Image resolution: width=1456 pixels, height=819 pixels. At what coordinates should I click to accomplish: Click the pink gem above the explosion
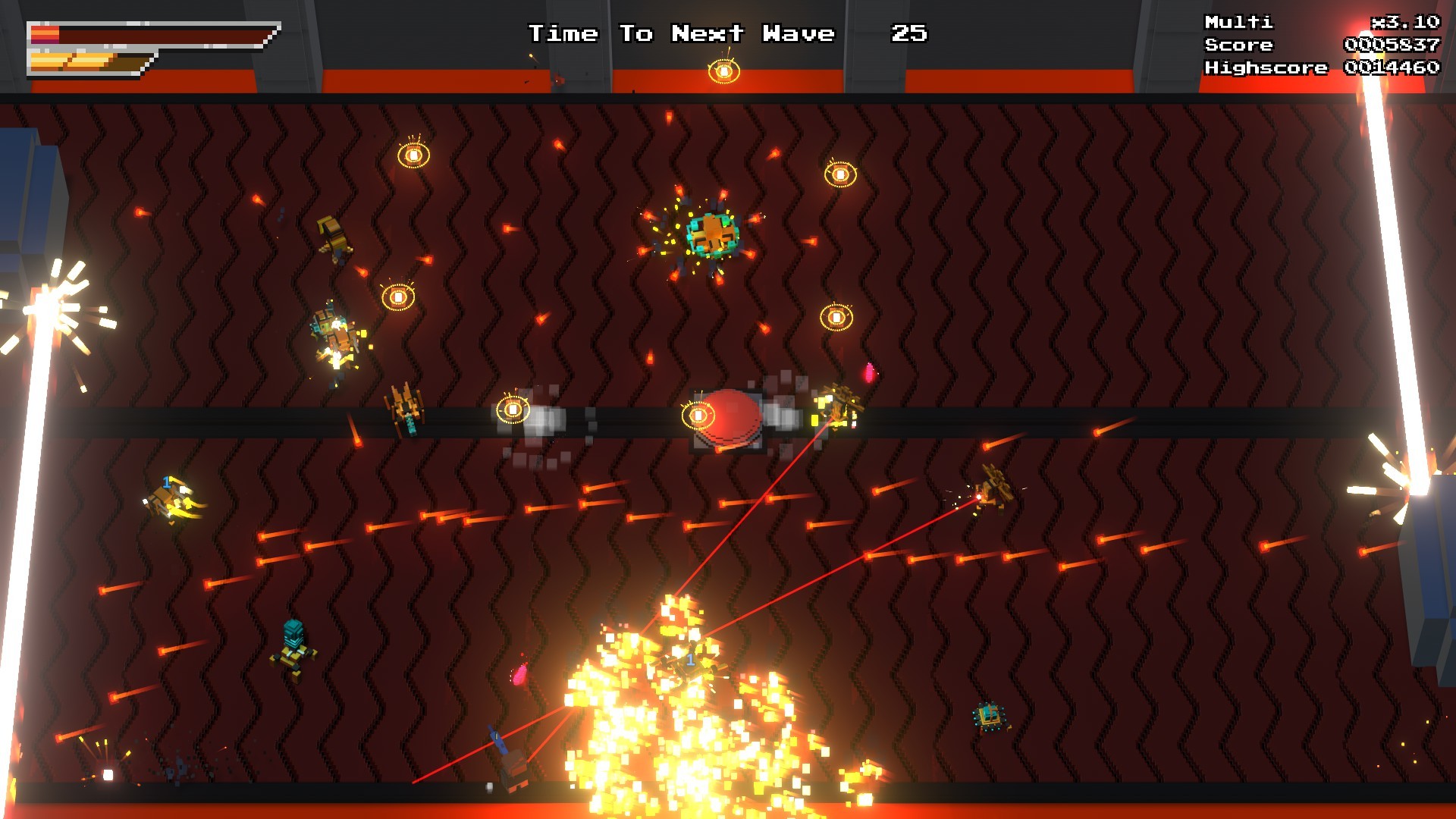pos(522,676)
